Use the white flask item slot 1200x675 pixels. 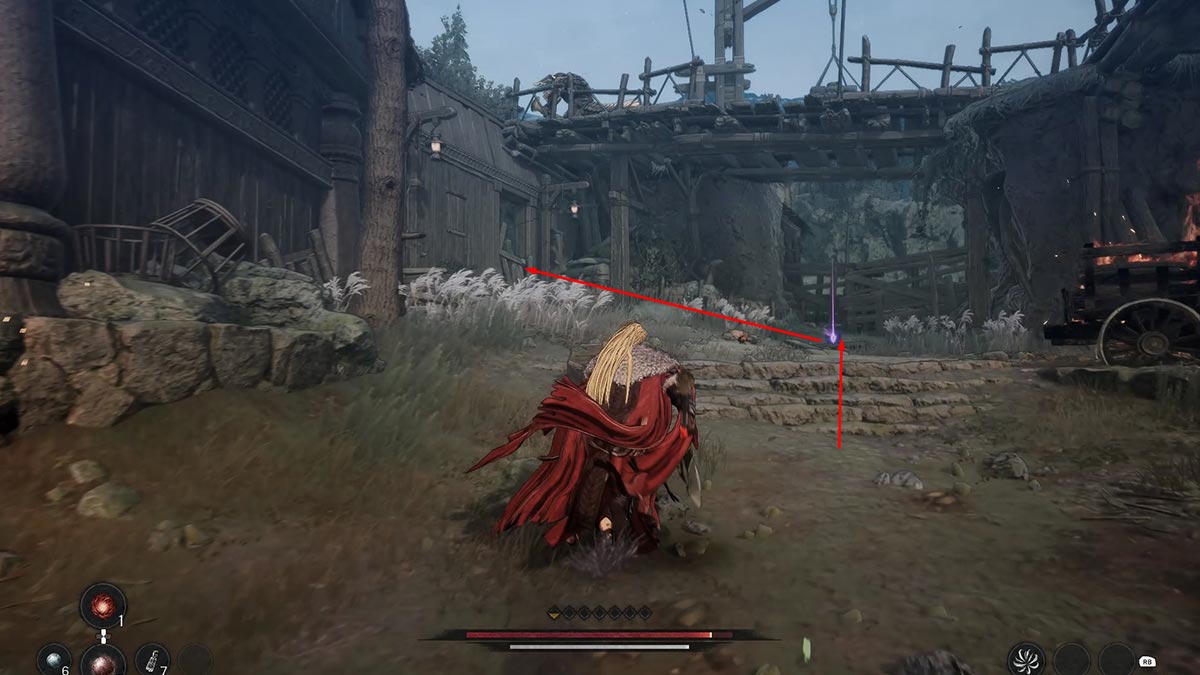tap(152, 660)
